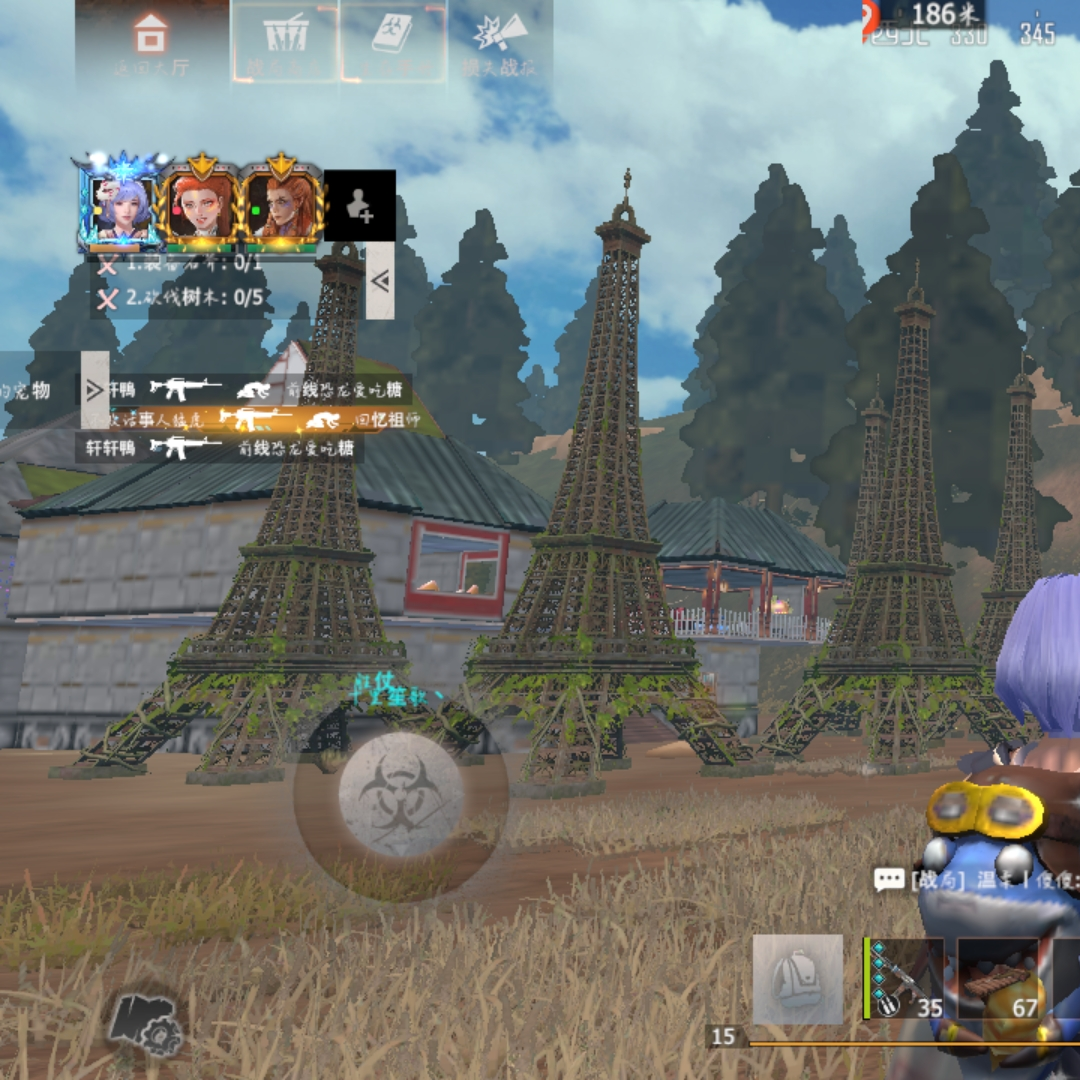Select the rifle slot with 35 ammo
The width and height of the screenshot is (1080, 1080).
point(905,979)
